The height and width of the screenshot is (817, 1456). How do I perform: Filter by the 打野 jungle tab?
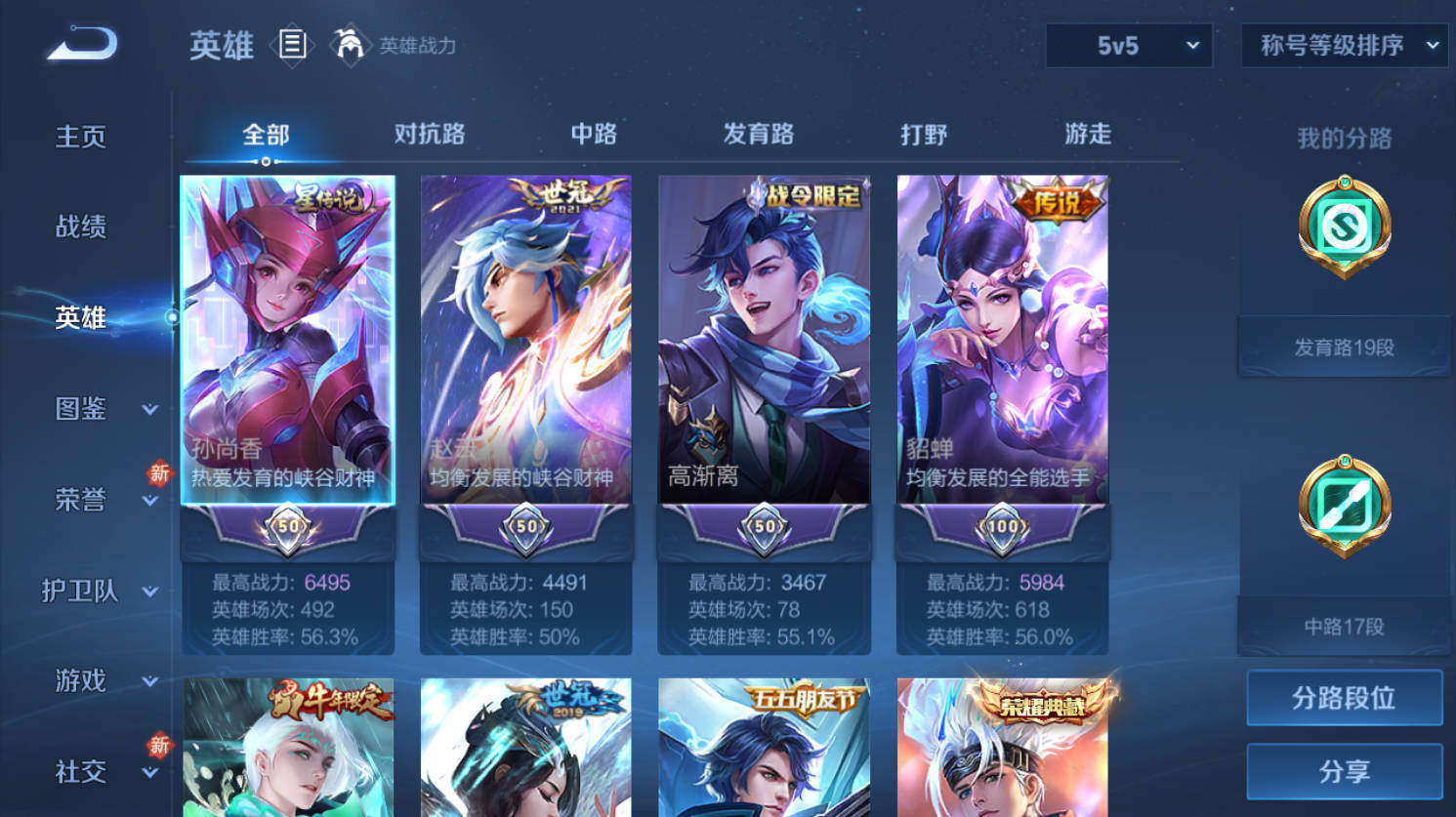(x=924, y=134)
